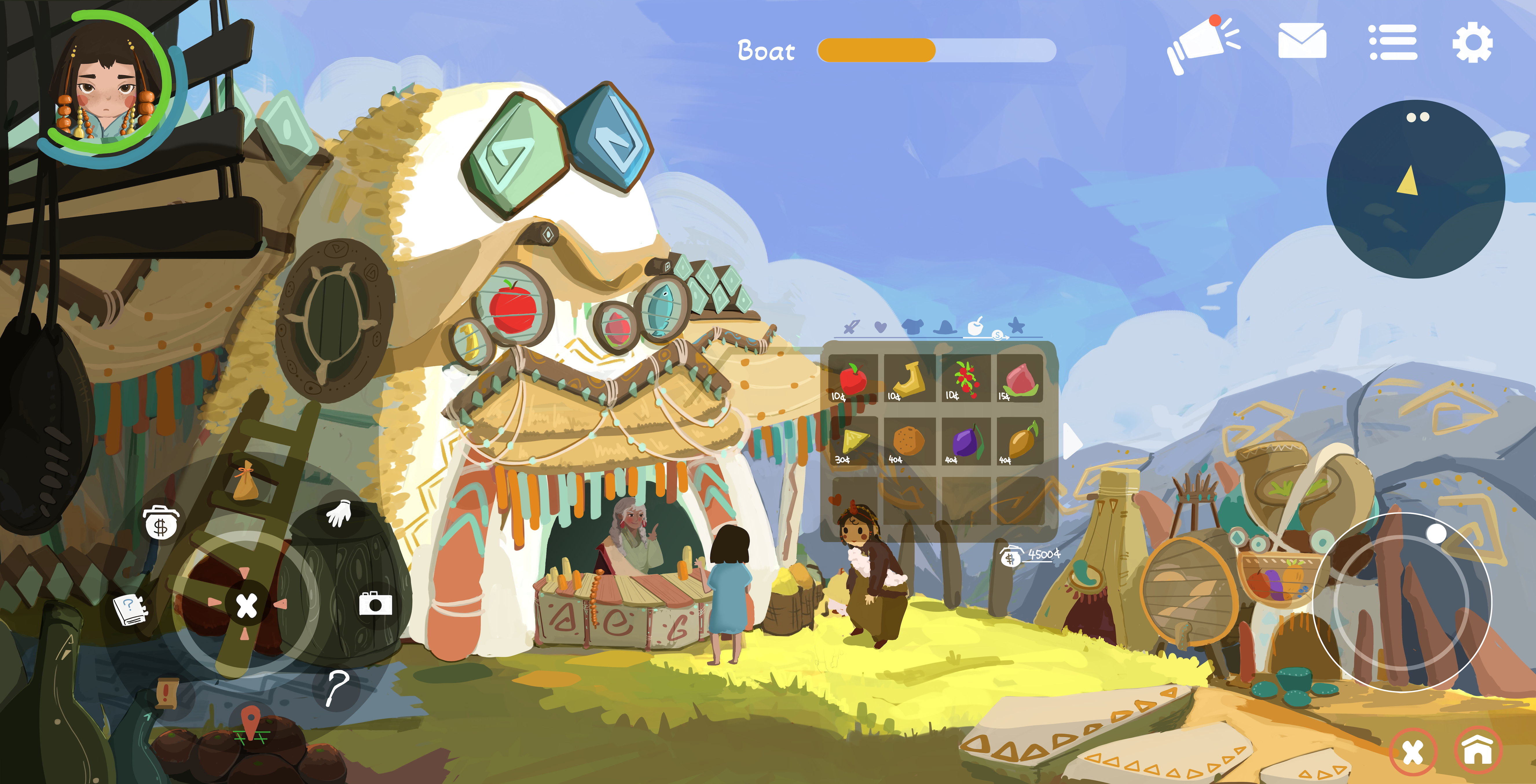Switch to the shirt clothing tab
Image resolution: width=1536 pixels, height=784 pixels.
(912, 326)
